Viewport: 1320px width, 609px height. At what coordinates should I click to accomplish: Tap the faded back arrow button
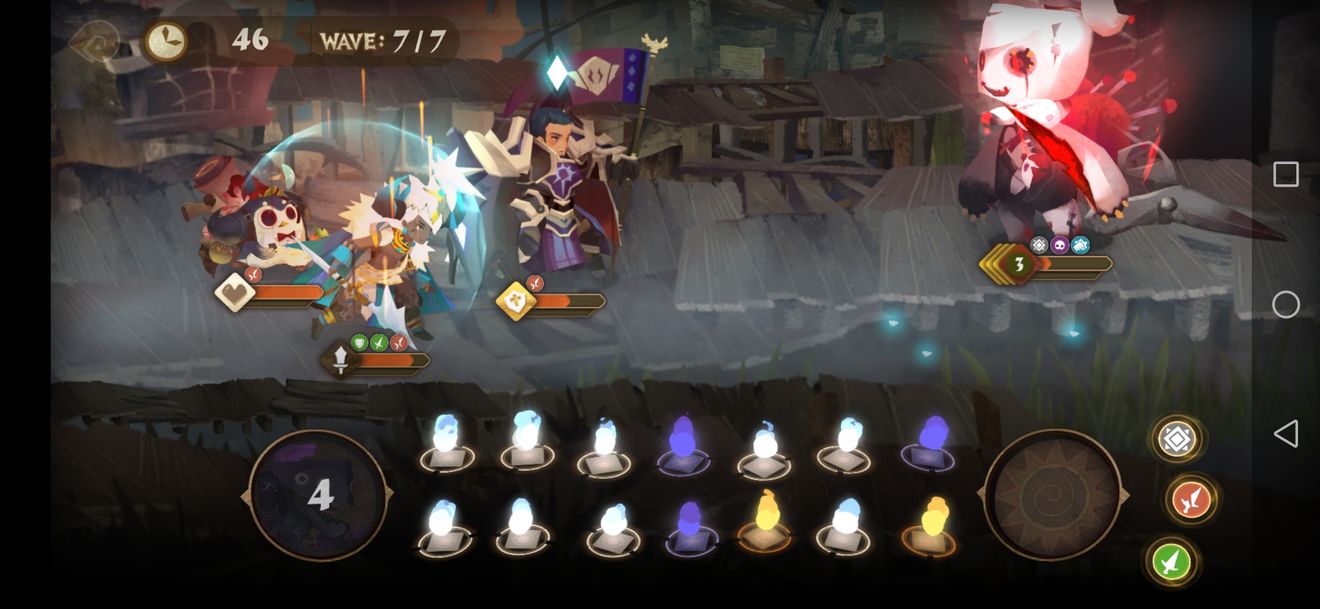click(95, 41)
